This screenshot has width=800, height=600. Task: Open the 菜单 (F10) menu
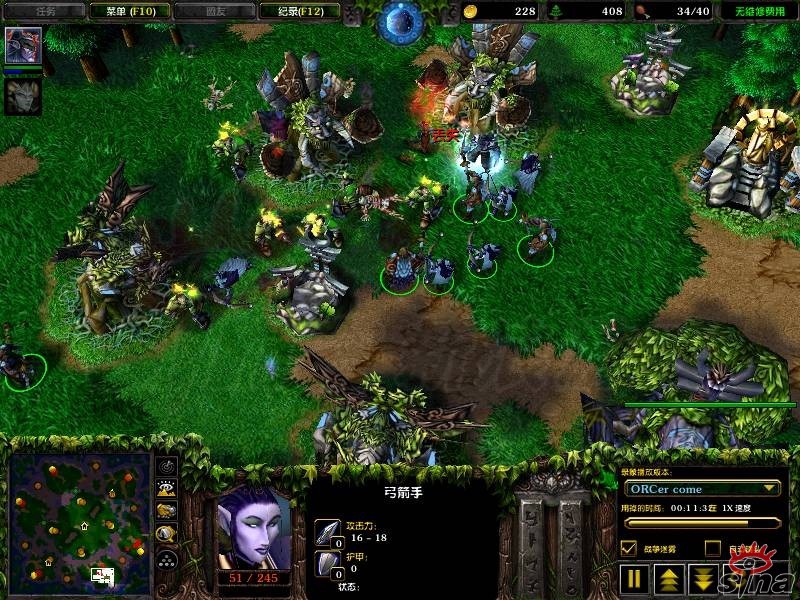coord(123,11)
